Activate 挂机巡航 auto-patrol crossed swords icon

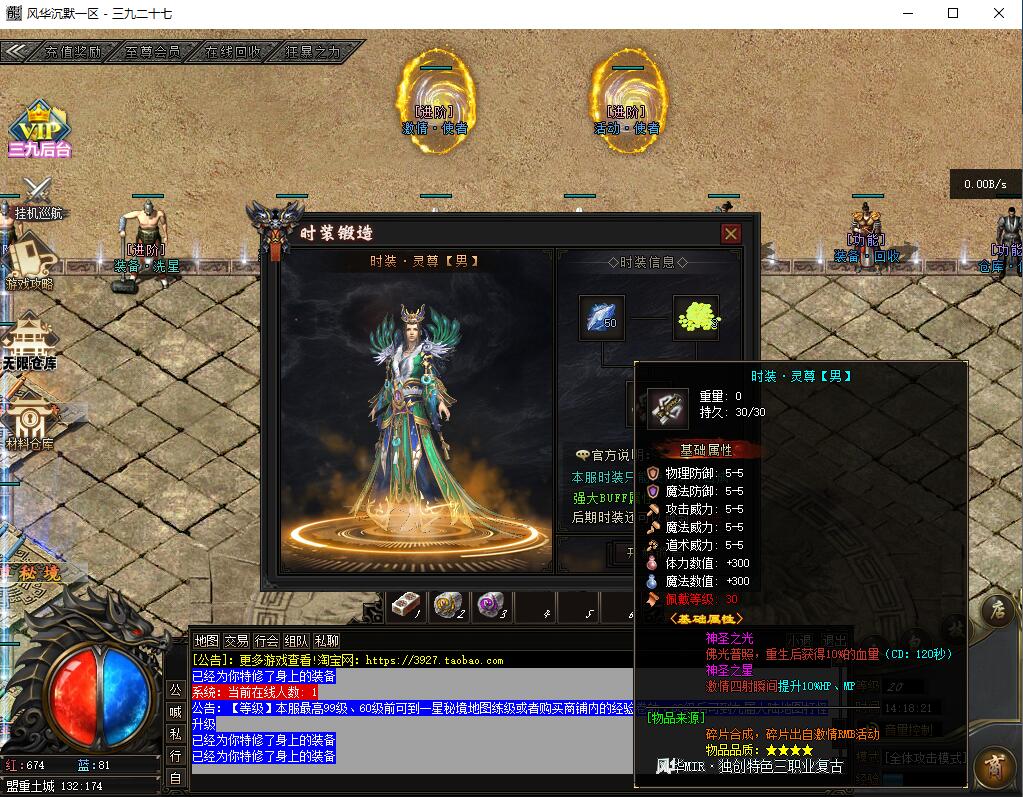point(38,193)
